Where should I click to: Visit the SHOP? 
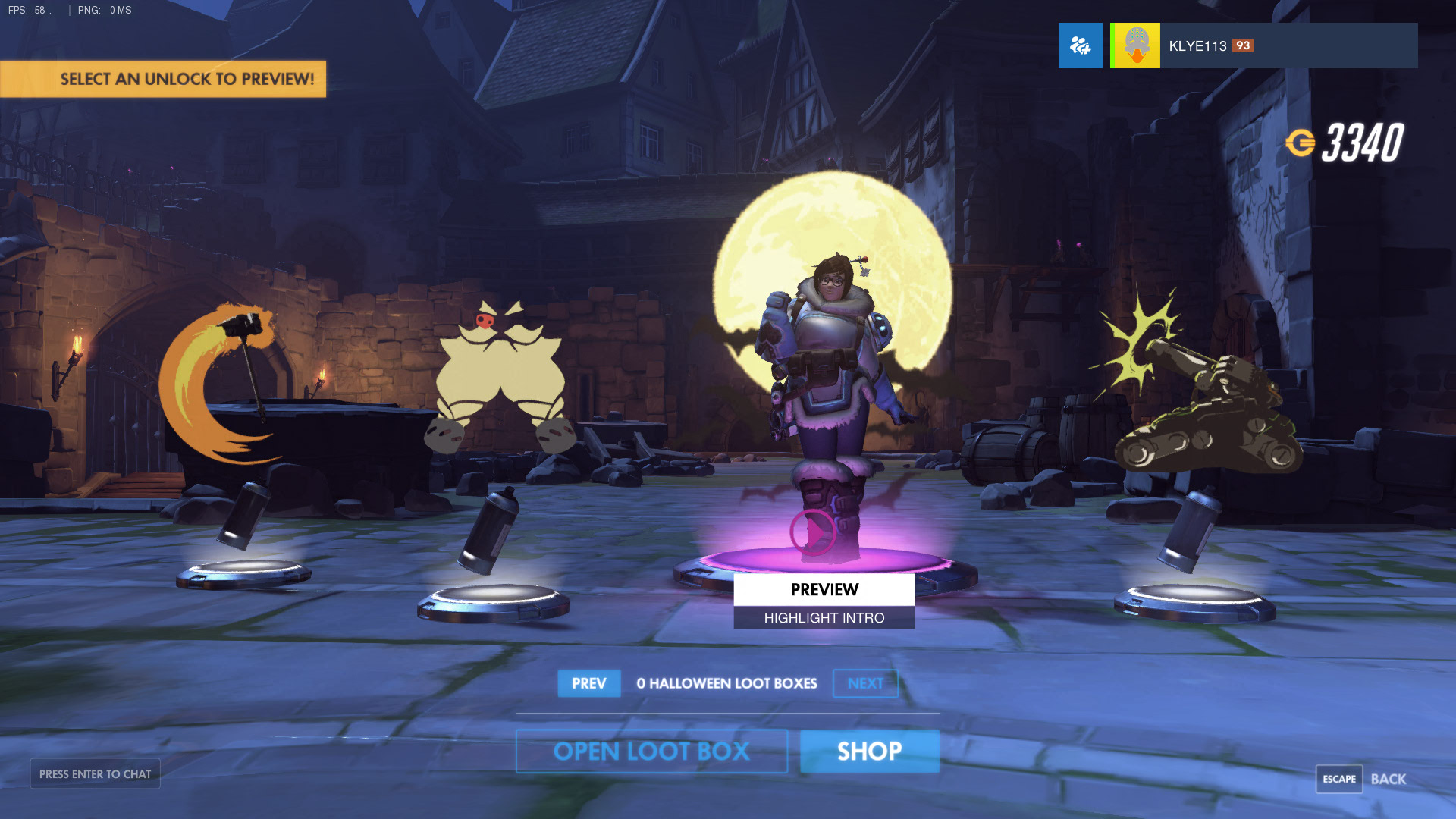[869, 752]
